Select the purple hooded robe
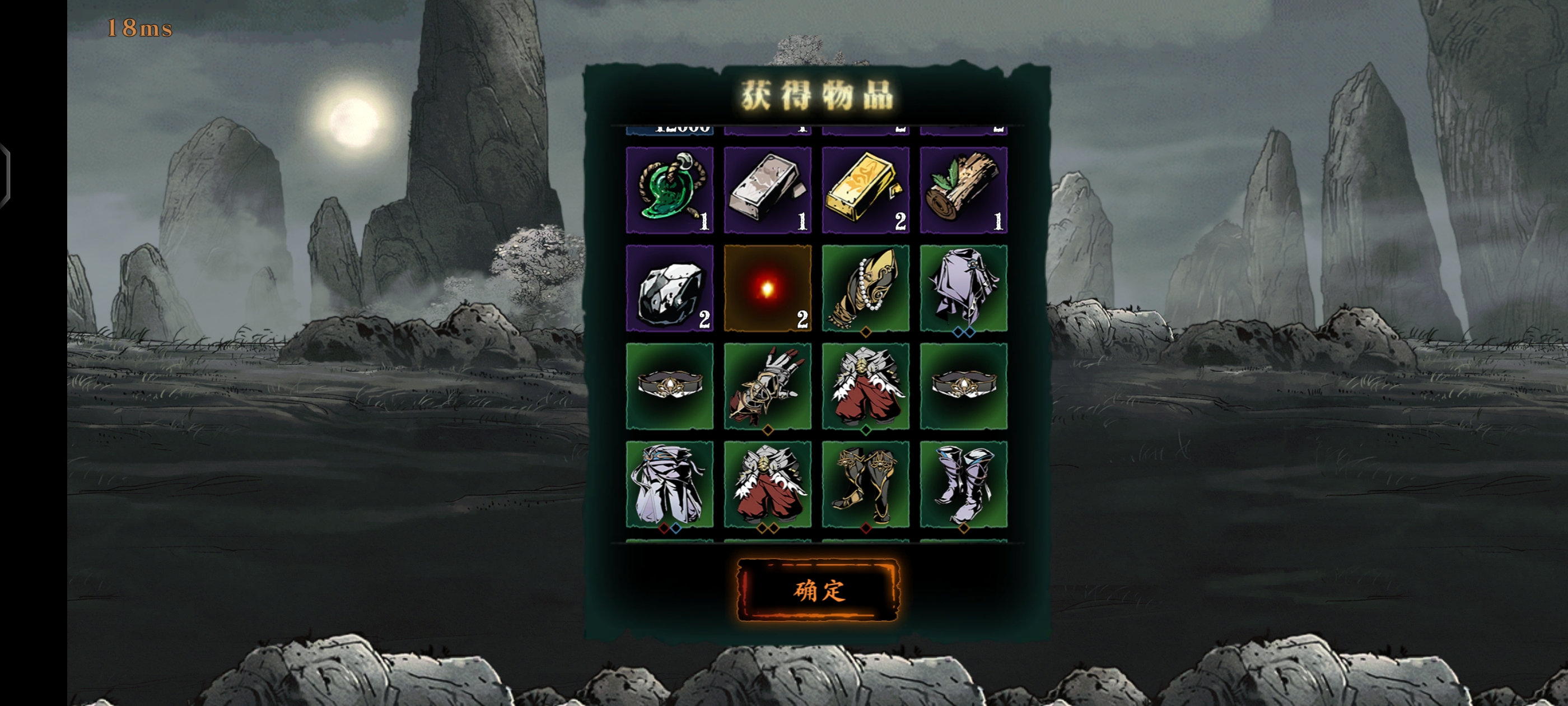Image resolution: width=1568 pixels, height=706 pixels. [964, 288]
